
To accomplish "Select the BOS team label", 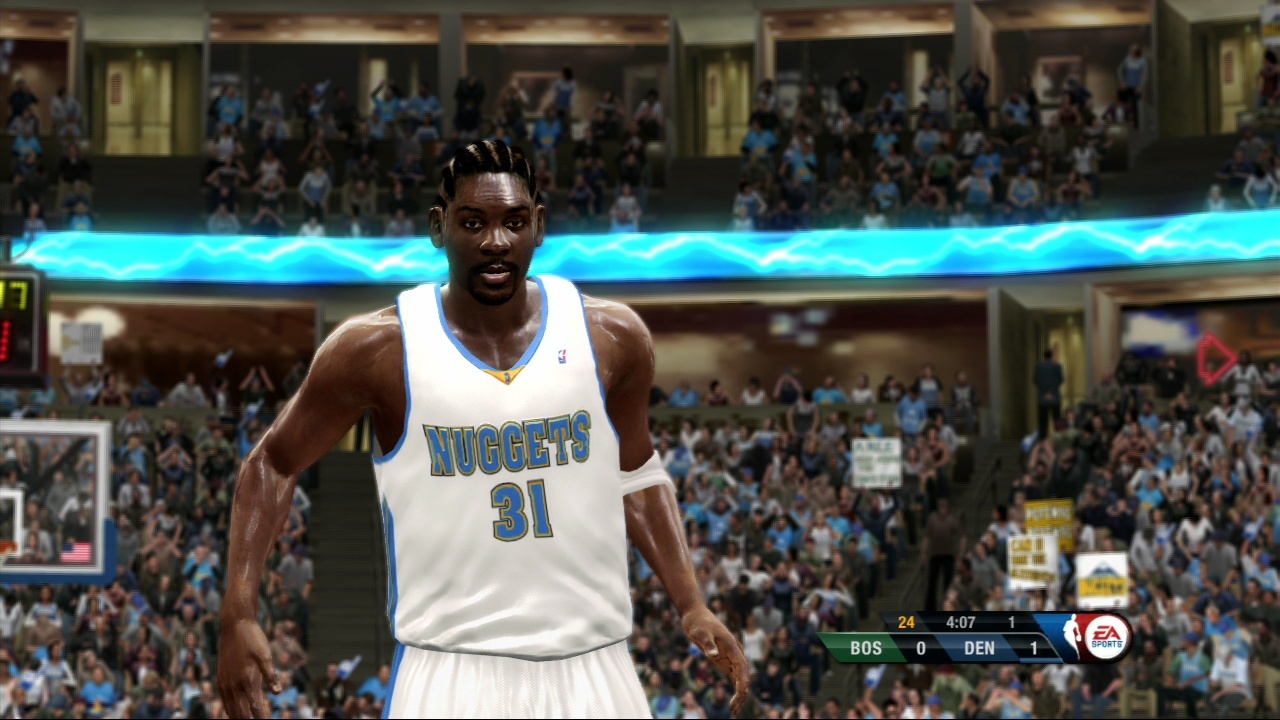I will click(x=866, y=648).
